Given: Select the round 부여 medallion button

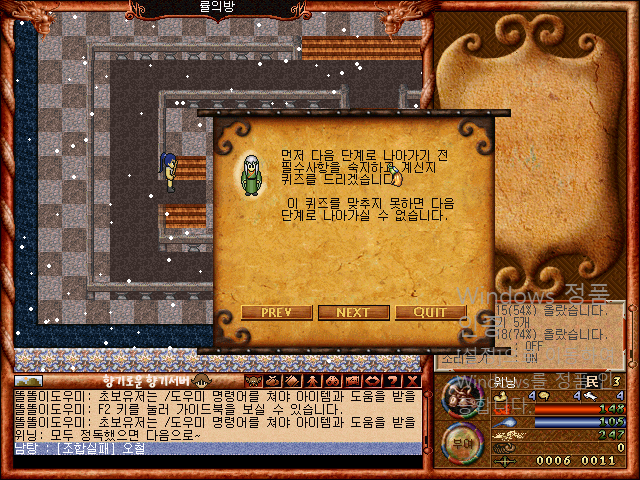Looking at the screenshot, I should point(461,440).
